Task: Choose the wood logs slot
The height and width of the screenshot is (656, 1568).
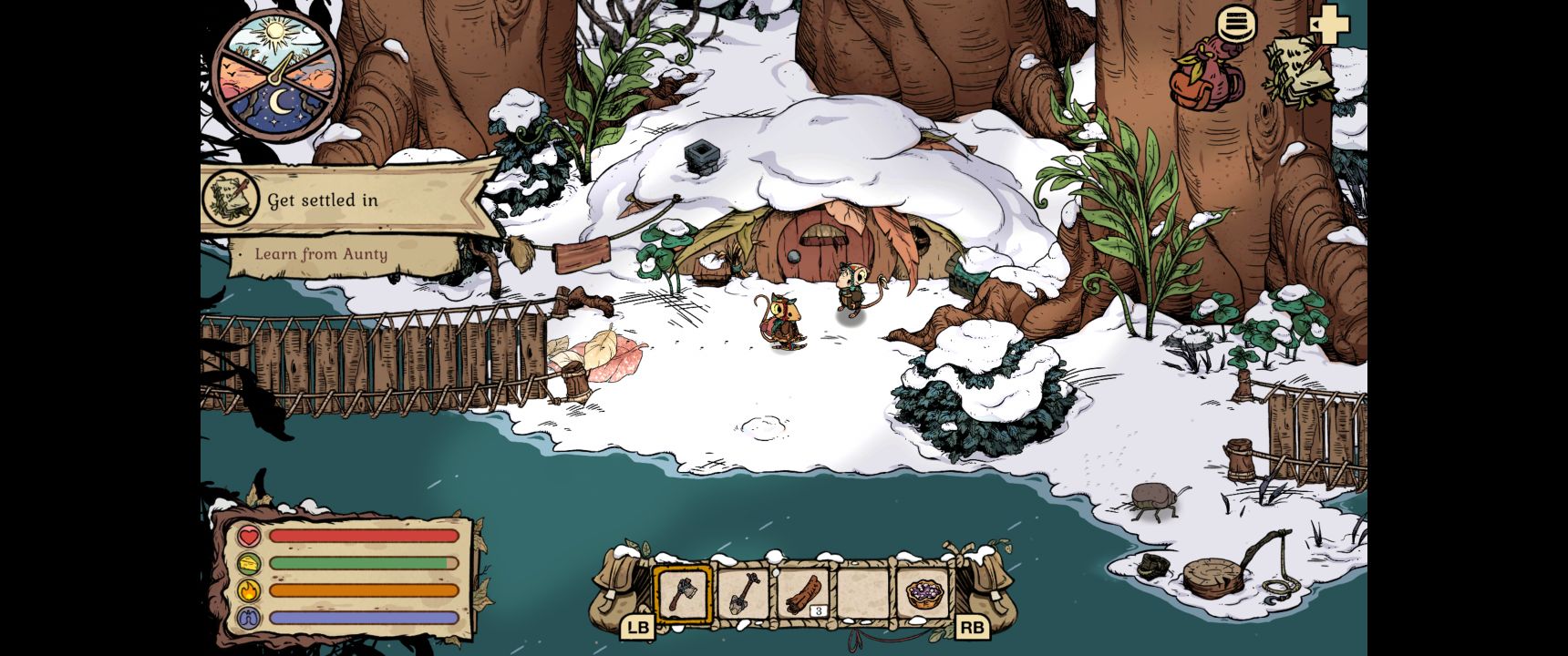Action: tap(803, 594)
